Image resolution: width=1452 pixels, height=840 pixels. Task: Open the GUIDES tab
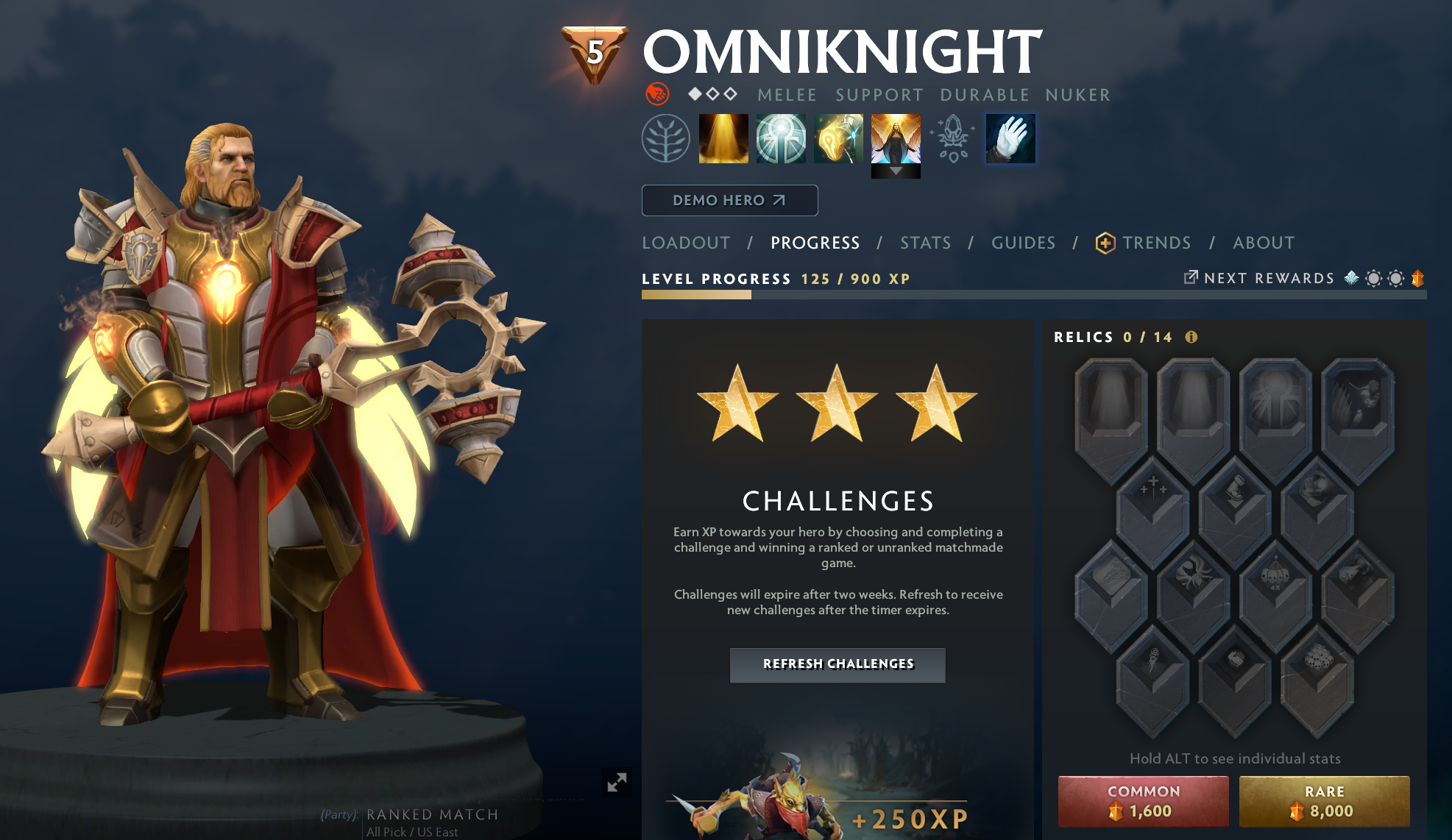pyautogui.click(x=1023, y=243)
